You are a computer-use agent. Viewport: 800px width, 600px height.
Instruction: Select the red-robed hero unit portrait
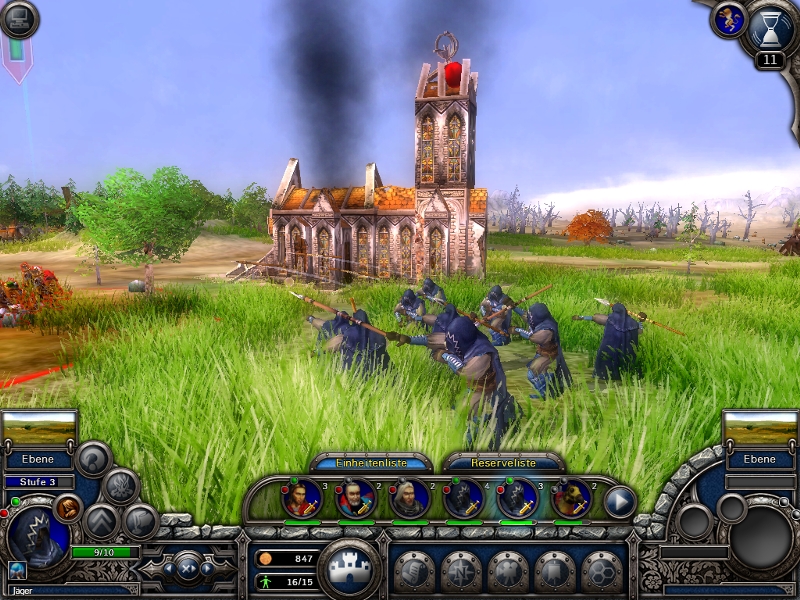[301, 499]
